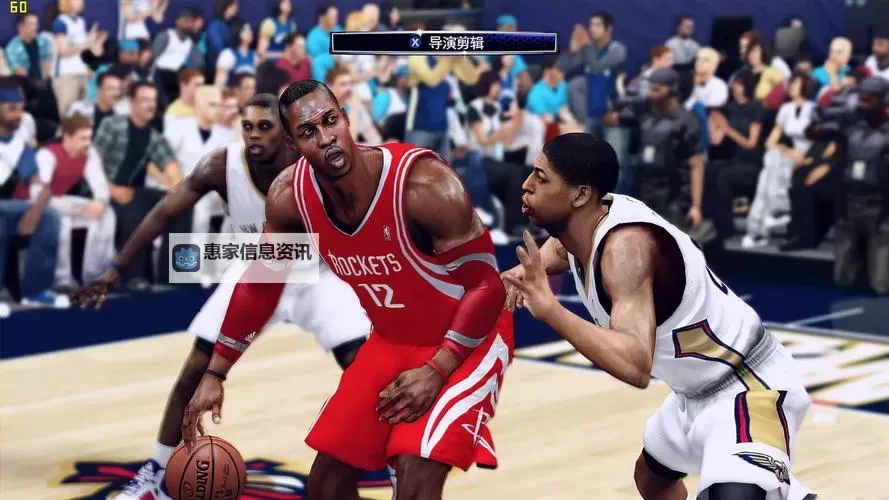Viewport: 889px width, 500px height.
Task: Open the 导演剪辑 replay editing bar
Action: 443,42
